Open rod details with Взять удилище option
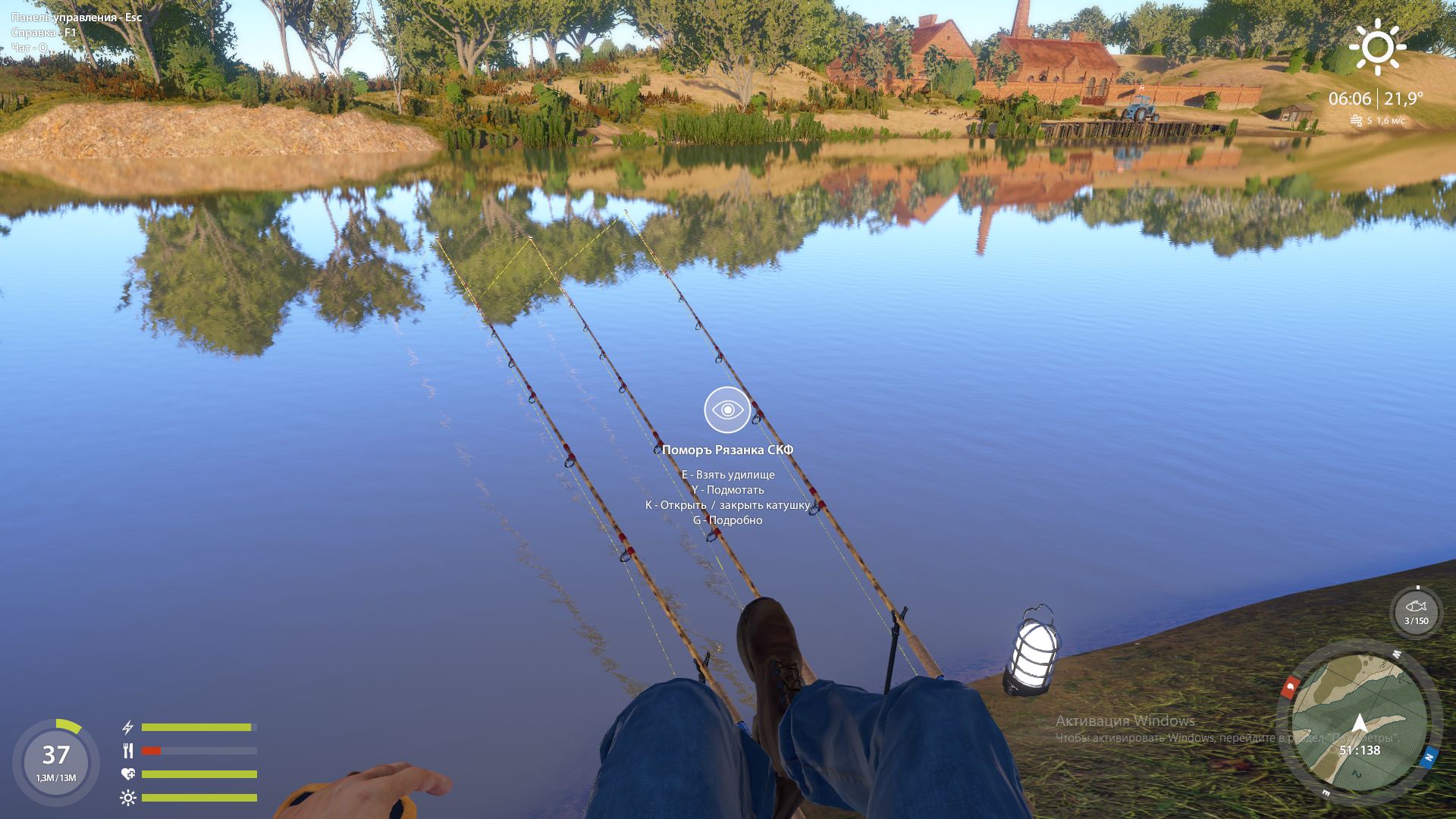1456x819 pixels. [730, 473]
